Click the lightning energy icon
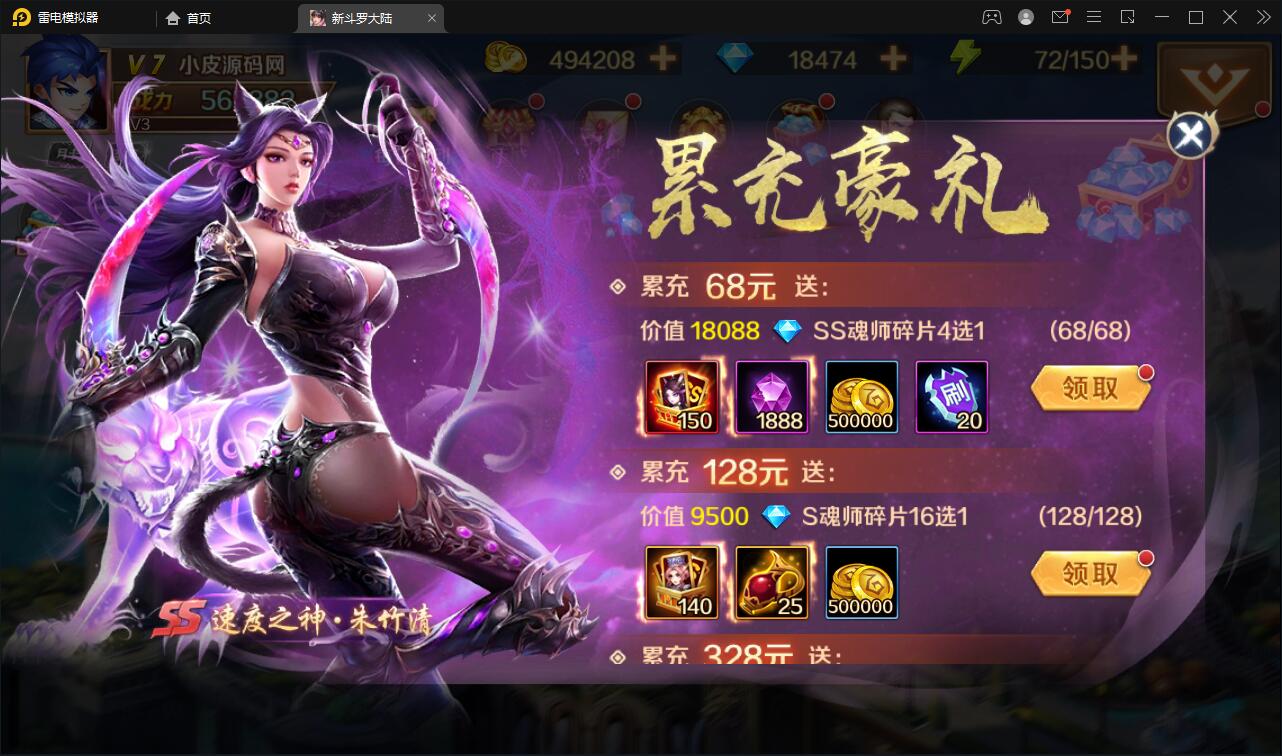Screen dimensions: 1282x756 [x=965, y=57]
